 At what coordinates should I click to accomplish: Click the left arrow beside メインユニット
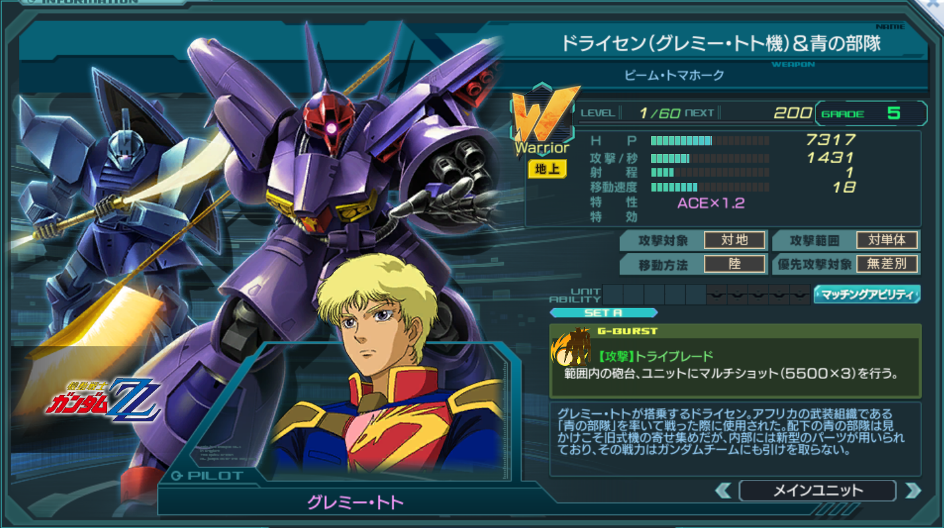(723, 490)
